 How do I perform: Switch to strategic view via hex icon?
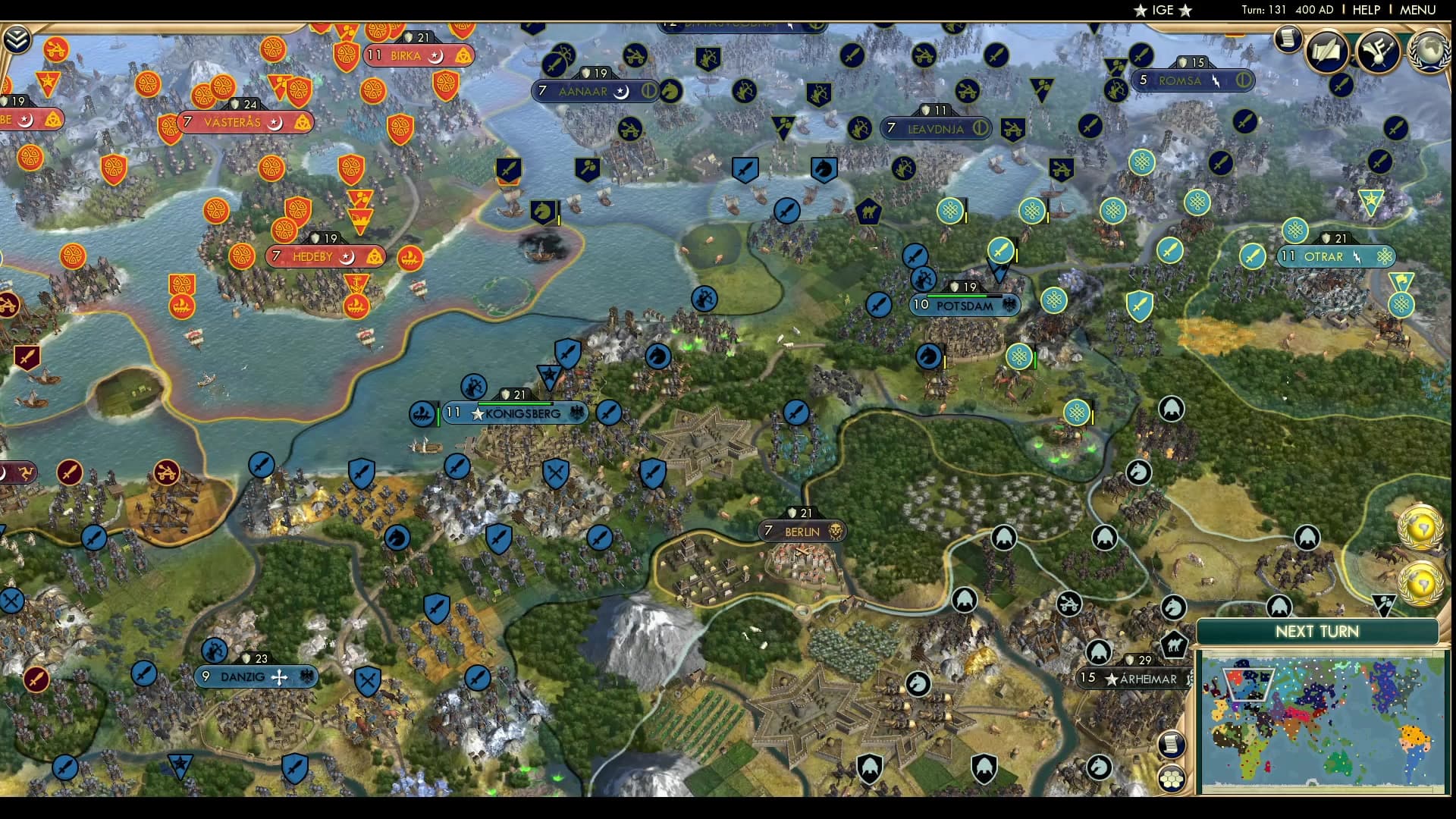coord(1171,779)
